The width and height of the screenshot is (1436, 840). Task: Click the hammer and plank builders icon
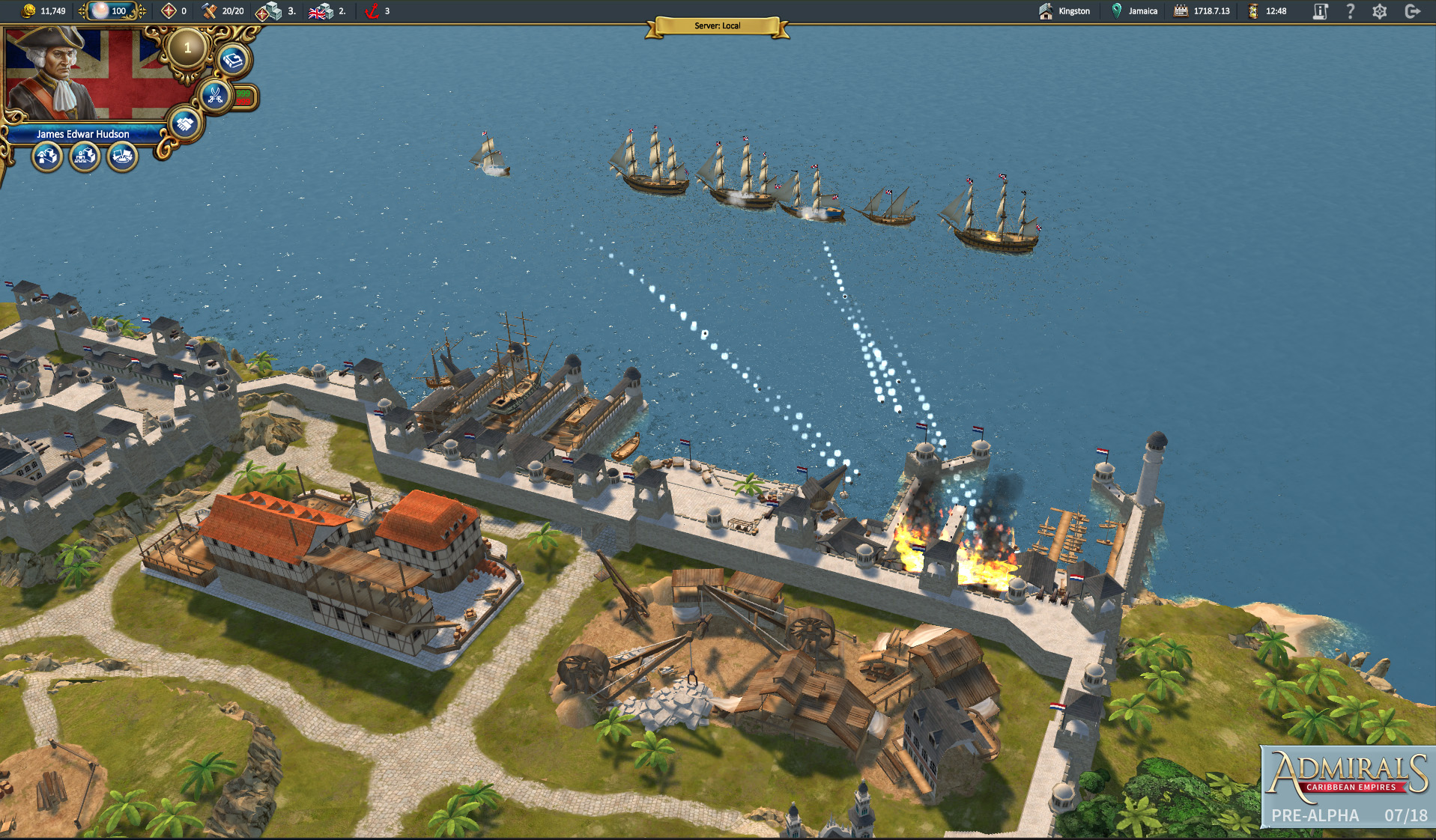tap(210, 11)
